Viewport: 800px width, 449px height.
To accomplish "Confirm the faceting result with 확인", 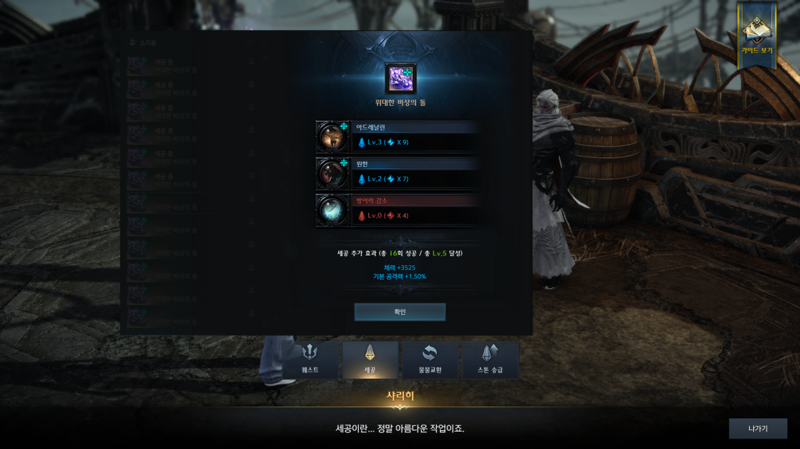I will [x=400, y=312].
